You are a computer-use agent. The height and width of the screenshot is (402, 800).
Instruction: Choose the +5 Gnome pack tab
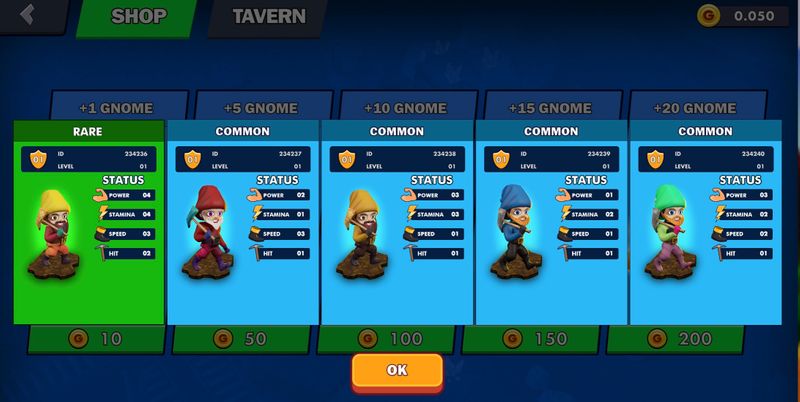(x=262, y=106)
